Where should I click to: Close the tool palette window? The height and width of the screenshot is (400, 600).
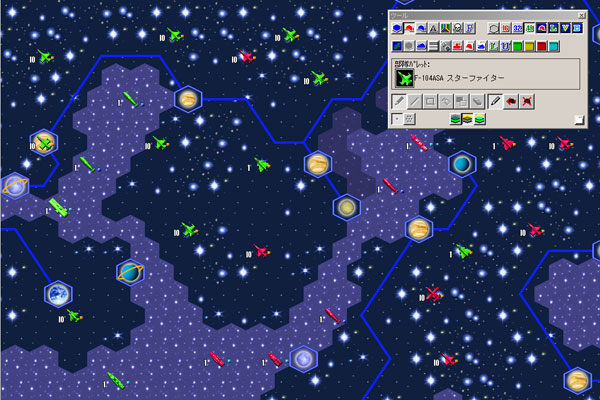581,16
